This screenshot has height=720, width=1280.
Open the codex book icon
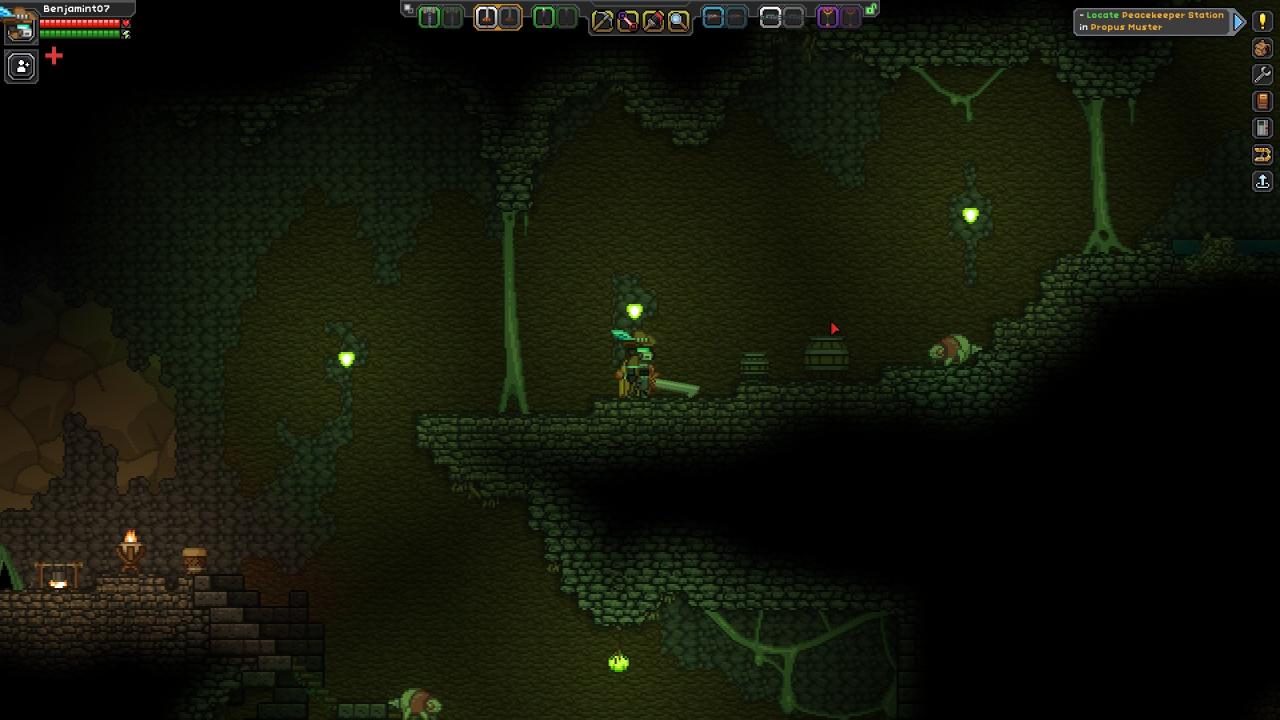pos(1262,101)
